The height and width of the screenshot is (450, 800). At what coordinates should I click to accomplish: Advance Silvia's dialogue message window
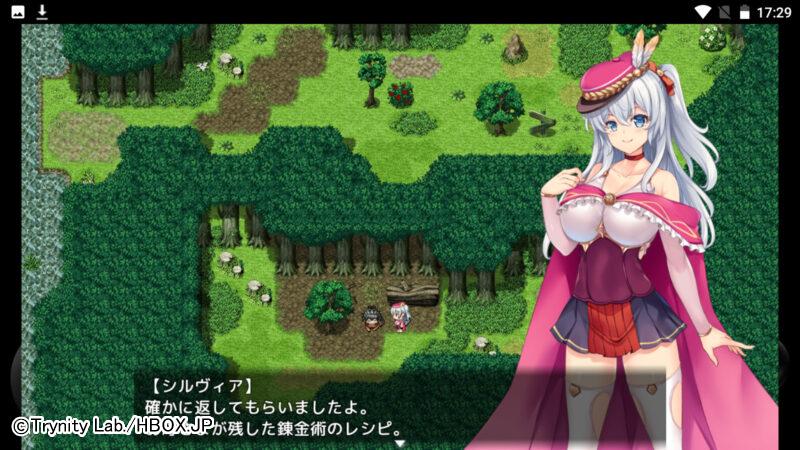(330, 407)
